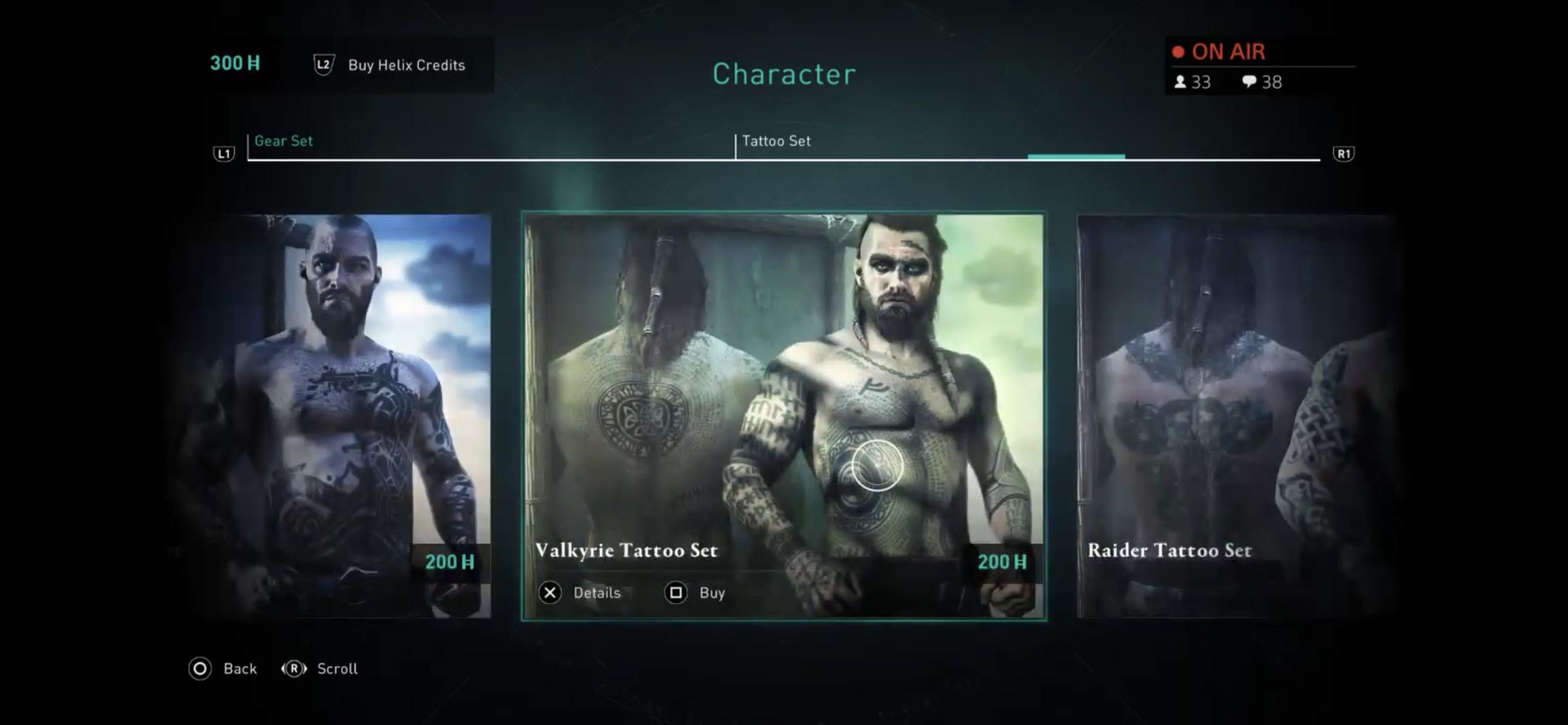Click the L2 shield icon for Helix Credits

[324, 64]
